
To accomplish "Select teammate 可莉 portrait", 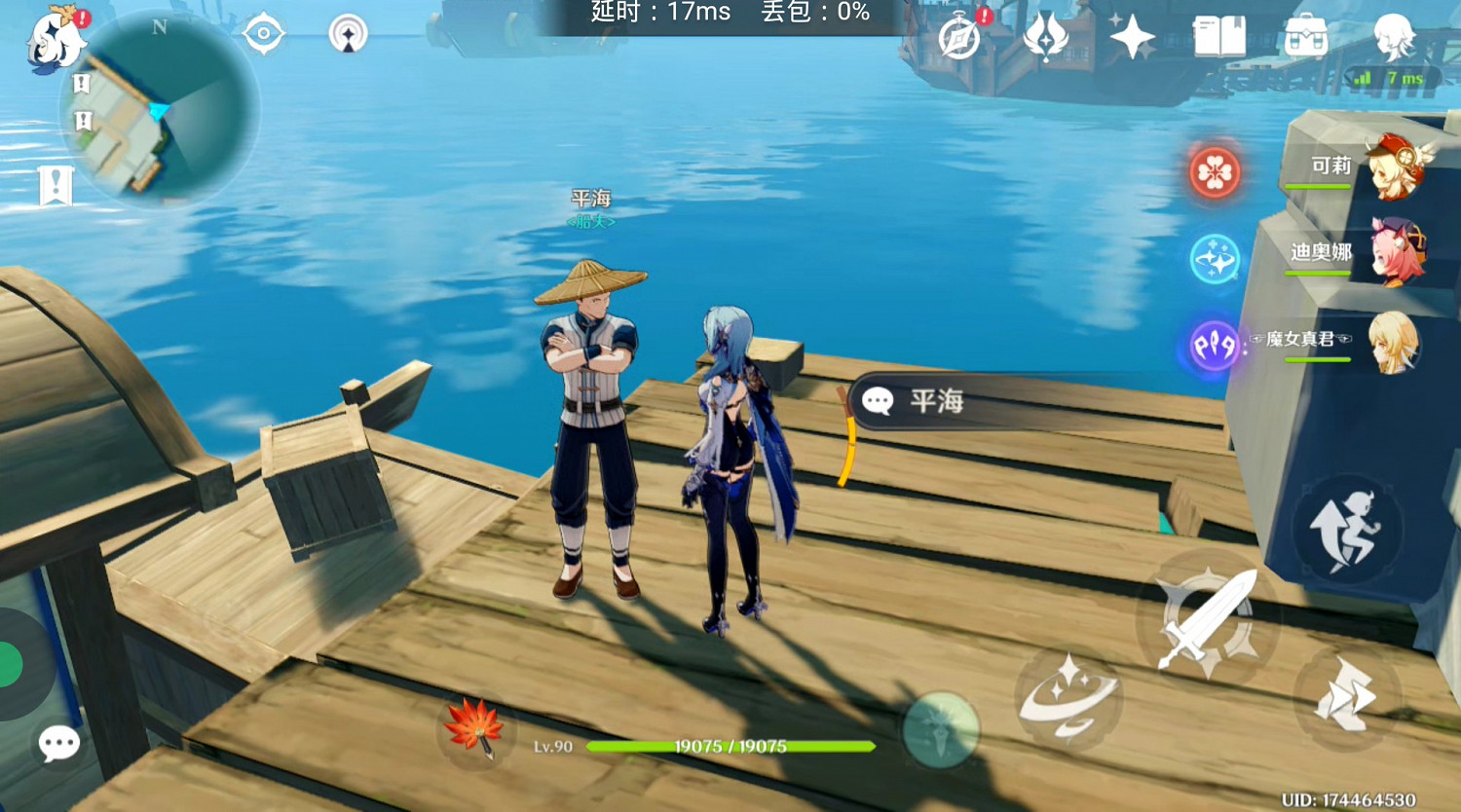I will (1395, 170).
